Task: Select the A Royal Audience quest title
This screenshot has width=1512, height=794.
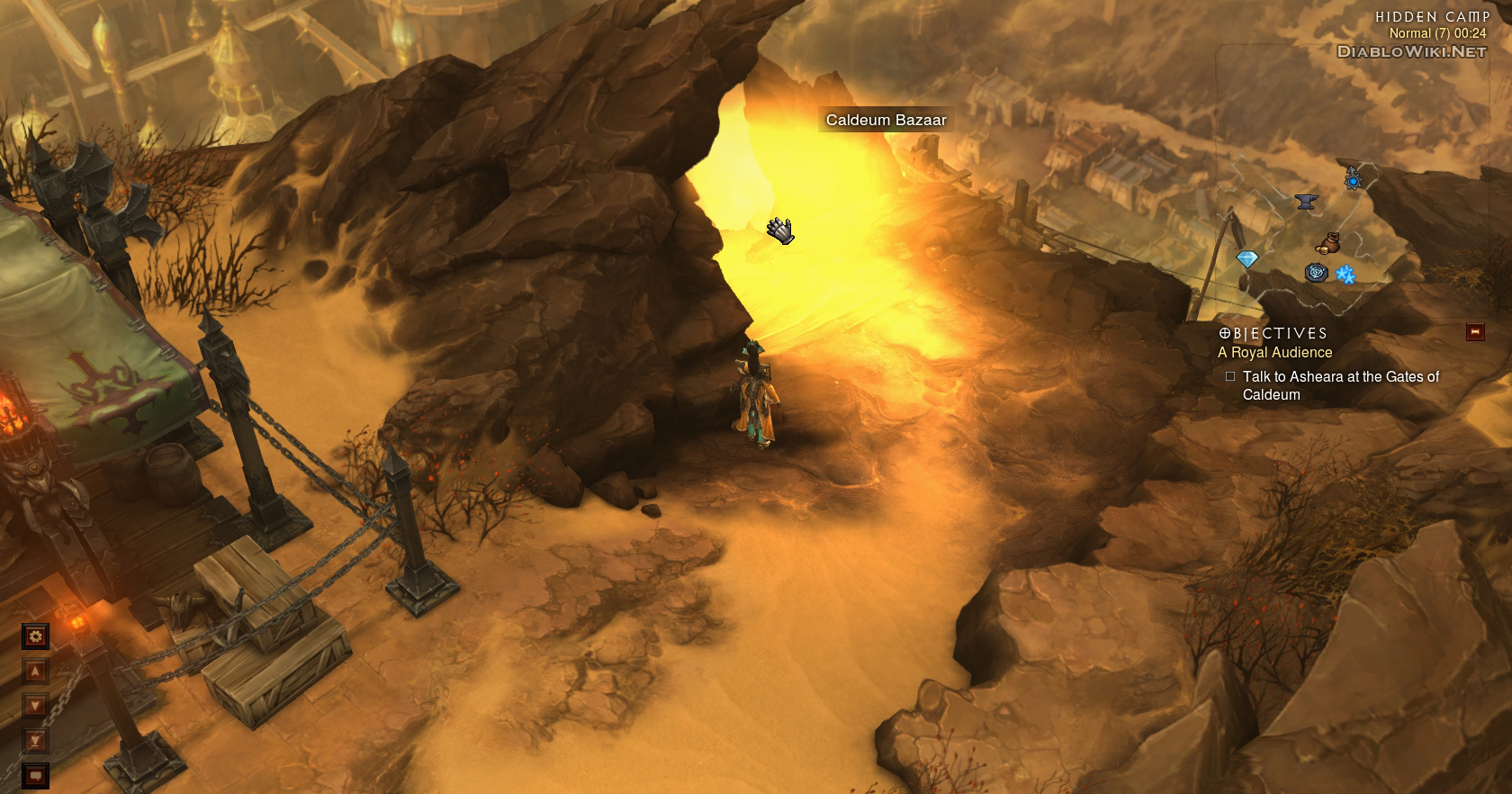Action: 1274,353
